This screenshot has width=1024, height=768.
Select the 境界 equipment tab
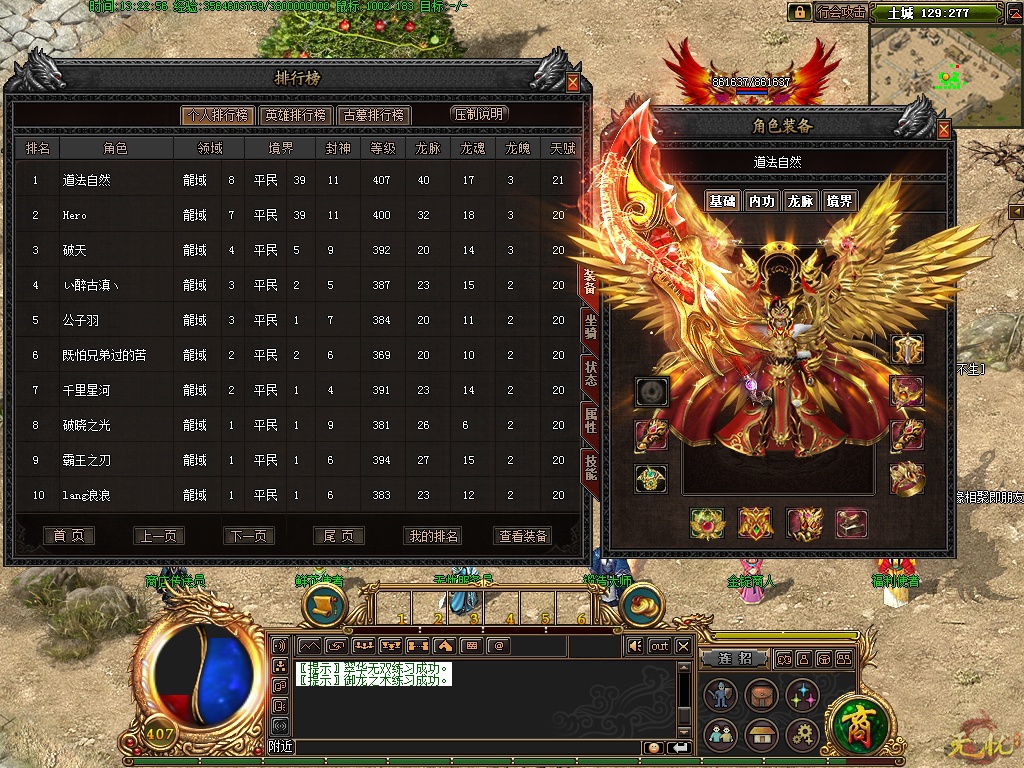[x=839, y=201]
